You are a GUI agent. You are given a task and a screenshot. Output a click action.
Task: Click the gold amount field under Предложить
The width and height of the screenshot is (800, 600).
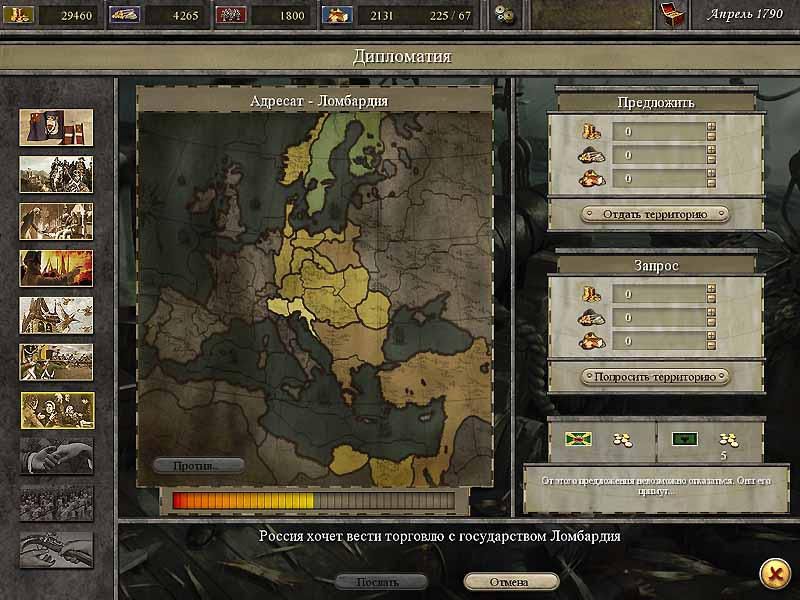[660, 131]
